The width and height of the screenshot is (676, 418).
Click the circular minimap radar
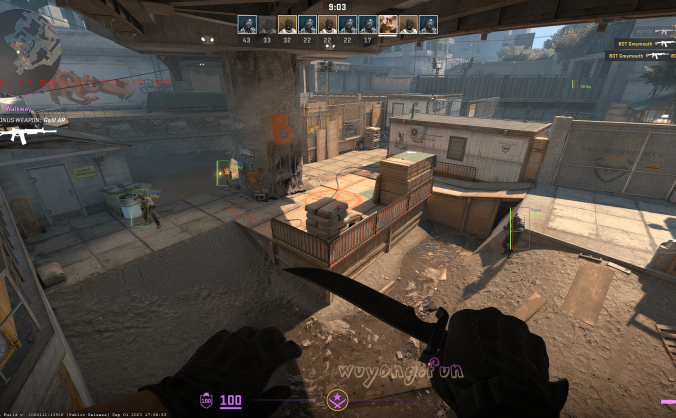pos(30,48)
